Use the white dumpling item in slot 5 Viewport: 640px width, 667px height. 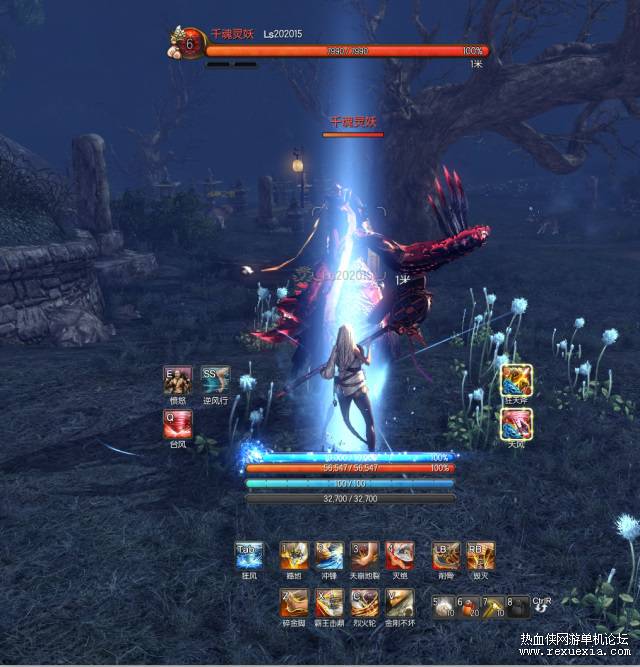[443, 606]
